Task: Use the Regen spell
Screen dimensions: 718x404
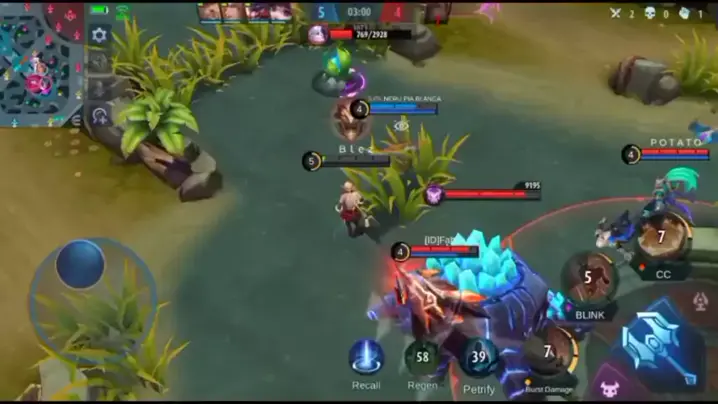Action: [422, 359]
